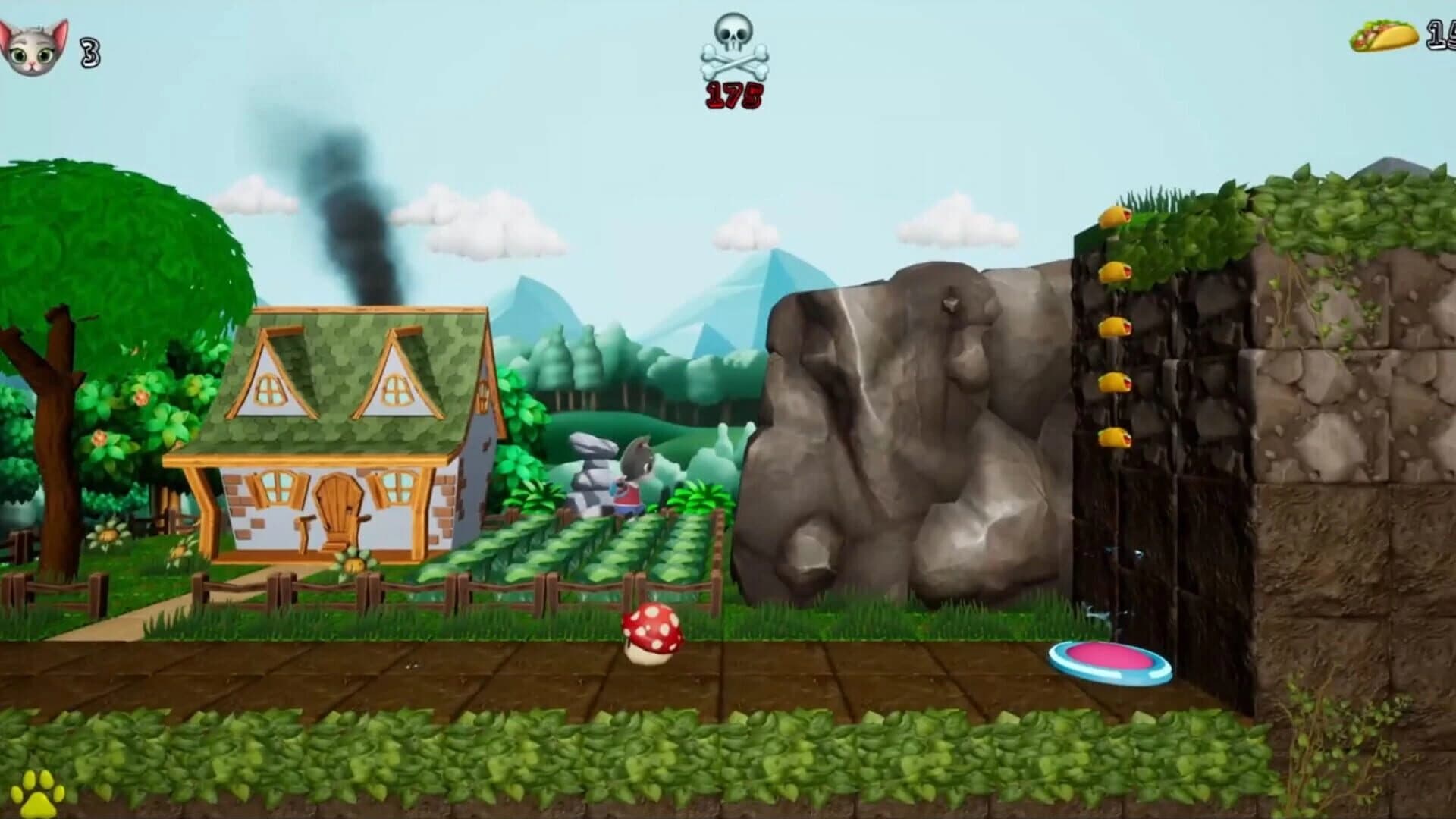Click the fourth taco down the wall
Viewport: 1456px width, 819px height.
point(1115,379)
